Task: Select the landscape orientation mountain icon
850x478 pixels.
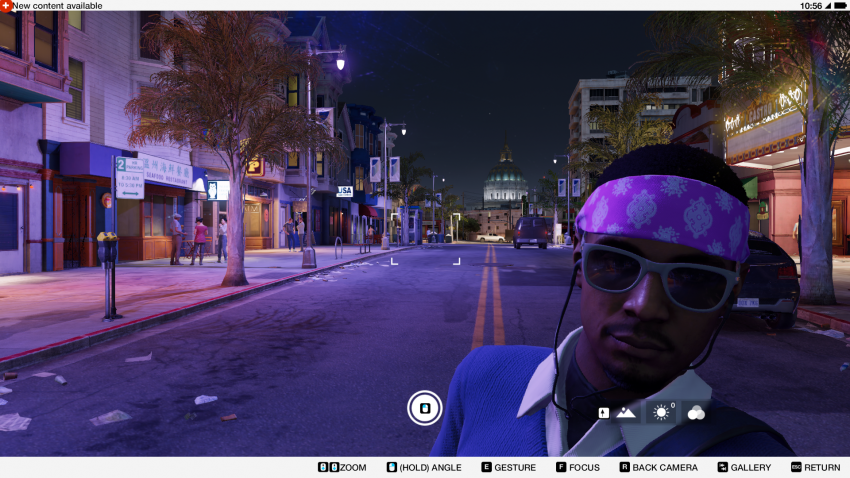Action: (626, 412)
